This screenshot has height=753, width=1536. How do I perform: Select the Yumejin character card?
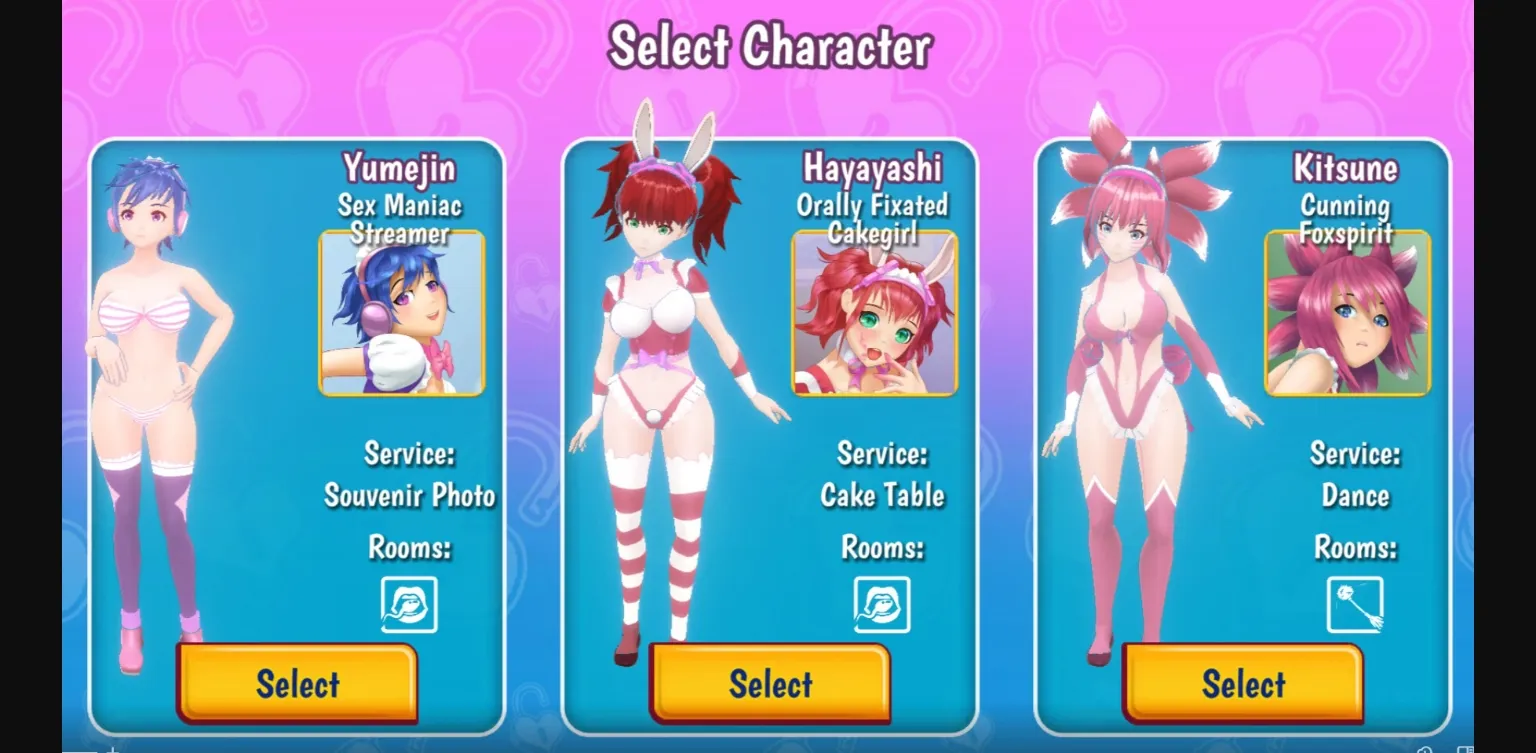297,684
